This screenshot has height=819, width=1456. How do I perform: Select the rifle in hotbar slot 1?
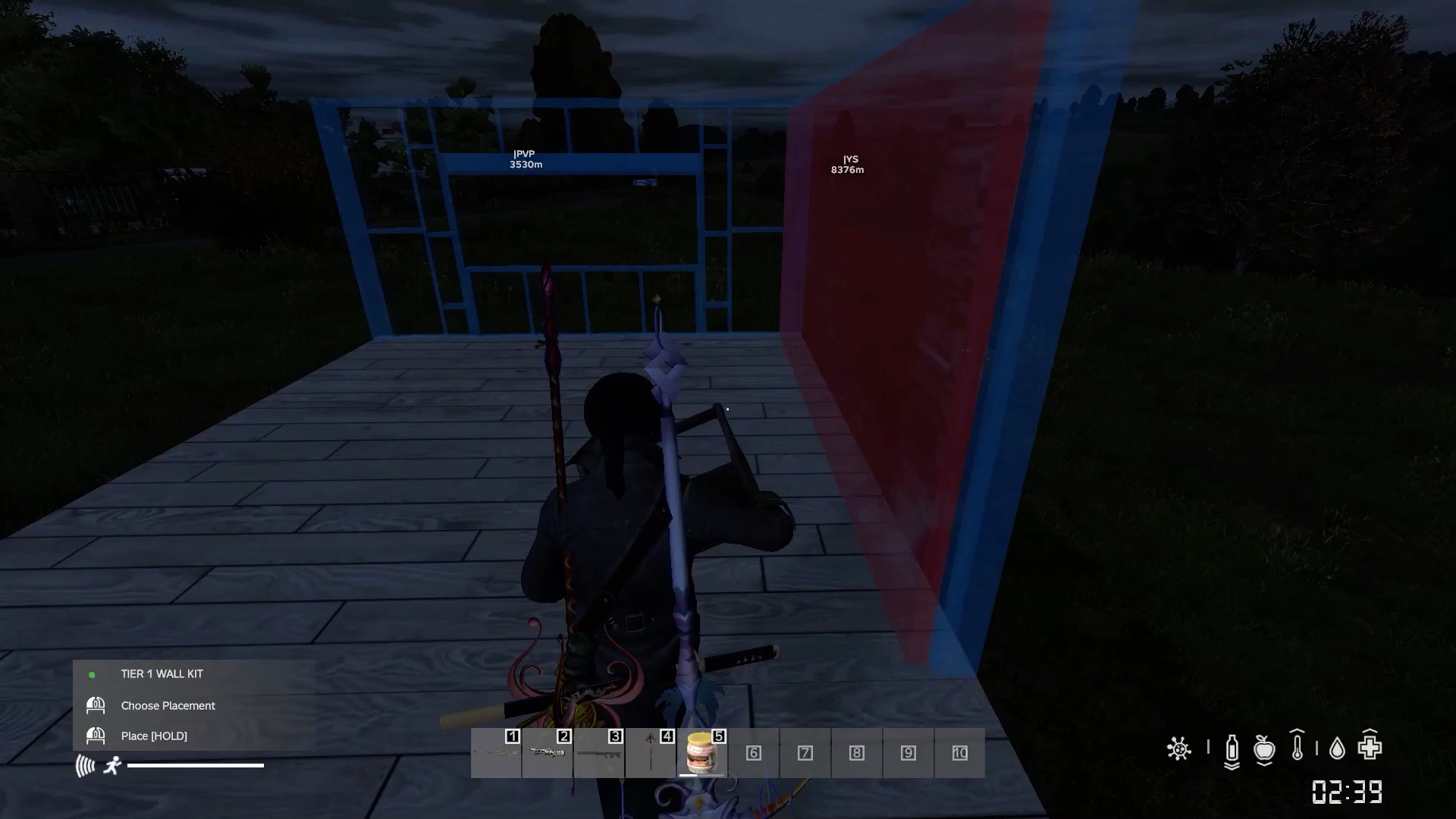pos(497,753)
